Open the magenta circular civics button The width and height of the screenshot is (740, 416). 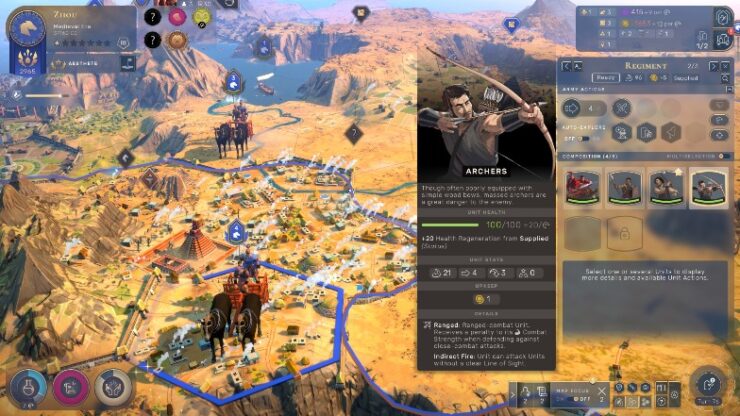(70, 385)
